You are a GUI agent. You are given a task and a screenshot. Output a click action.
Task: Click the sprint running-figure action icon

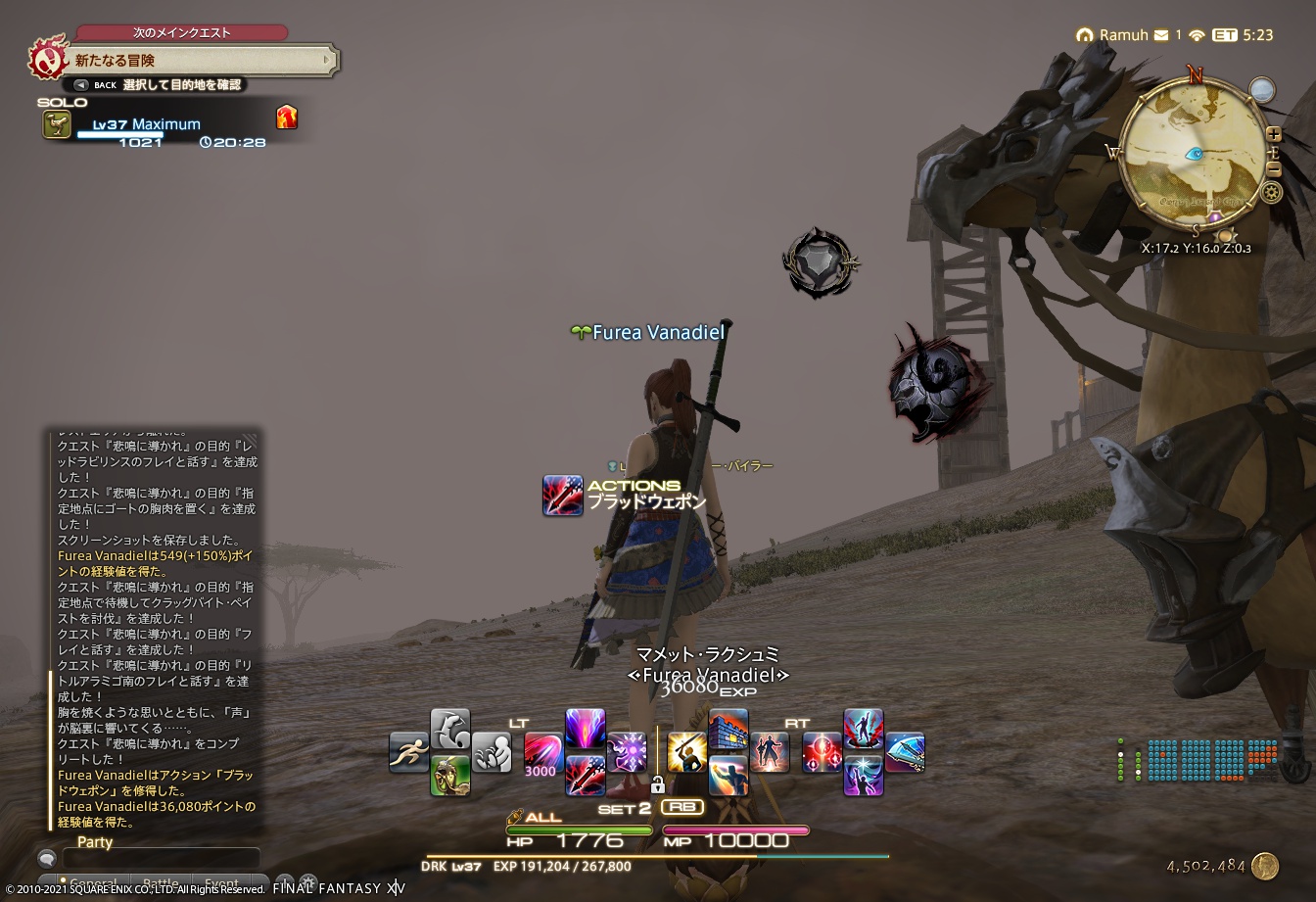pos(408,752)
